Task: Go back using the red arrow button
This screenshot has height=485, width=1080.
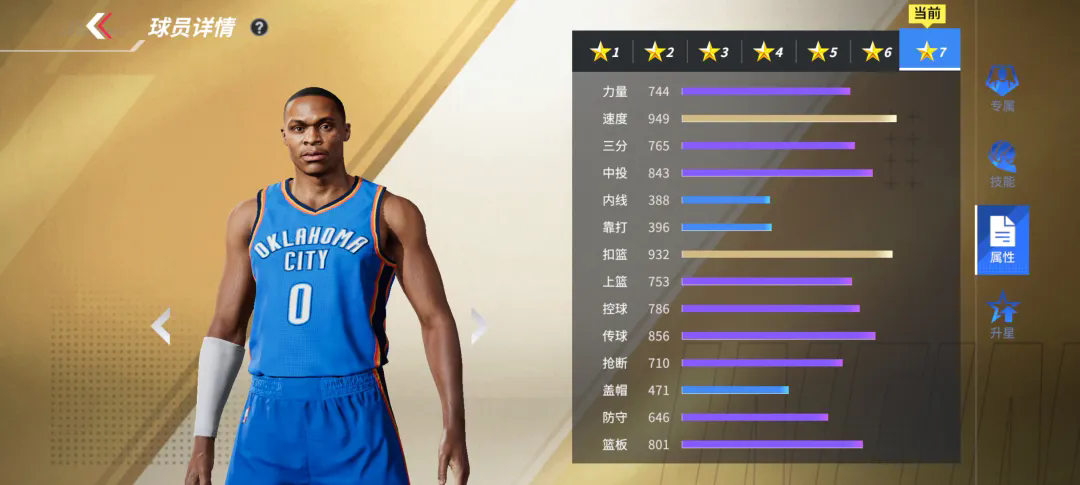Action: tap(99, 26)
